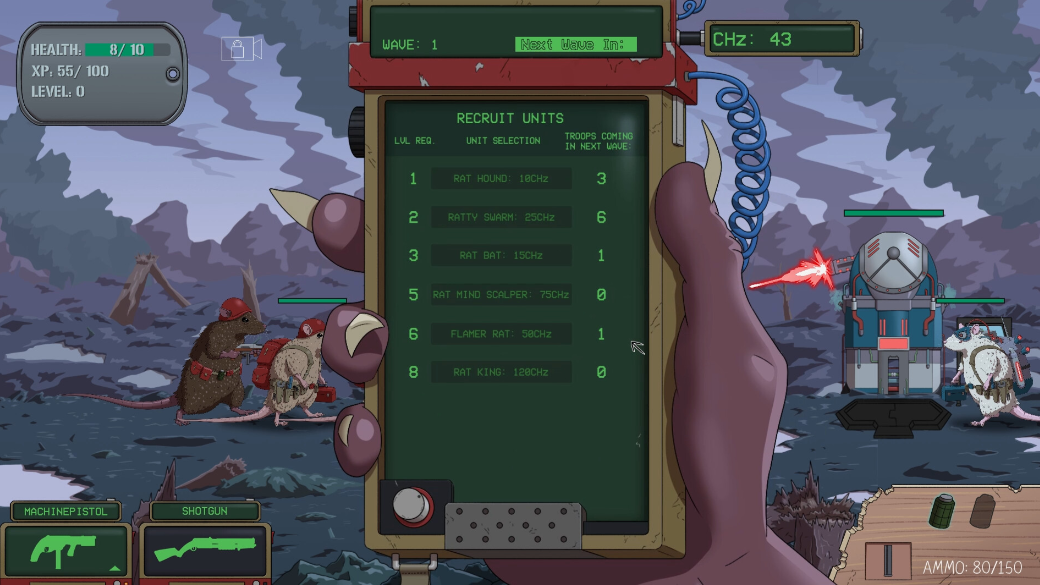Toggle the camera lock icon
Viewport: 1040px width, 585px height.
[x=241, y=49]
